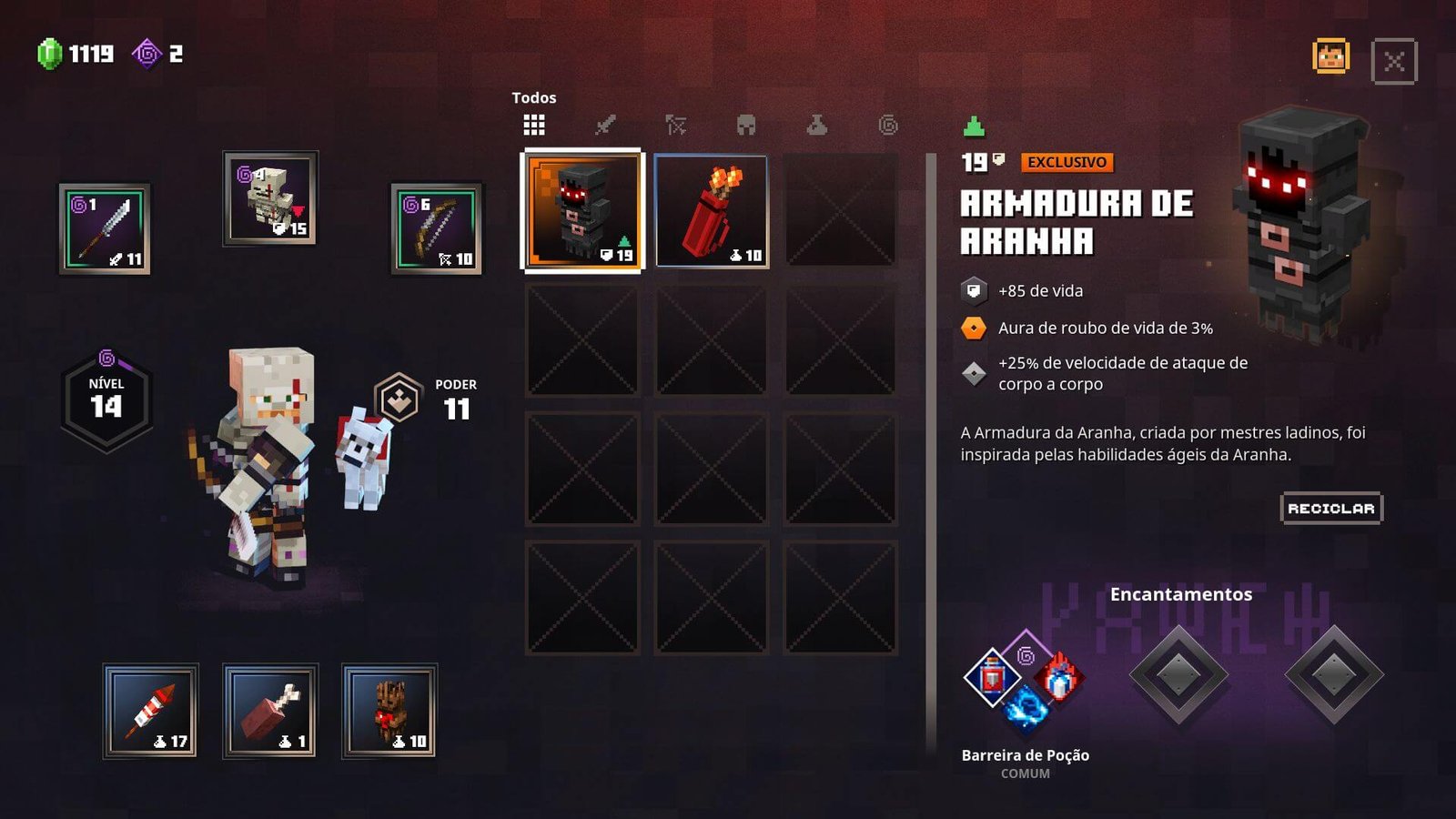Open the Barreira de Poção enchantment slot

tap(1025, 681)
